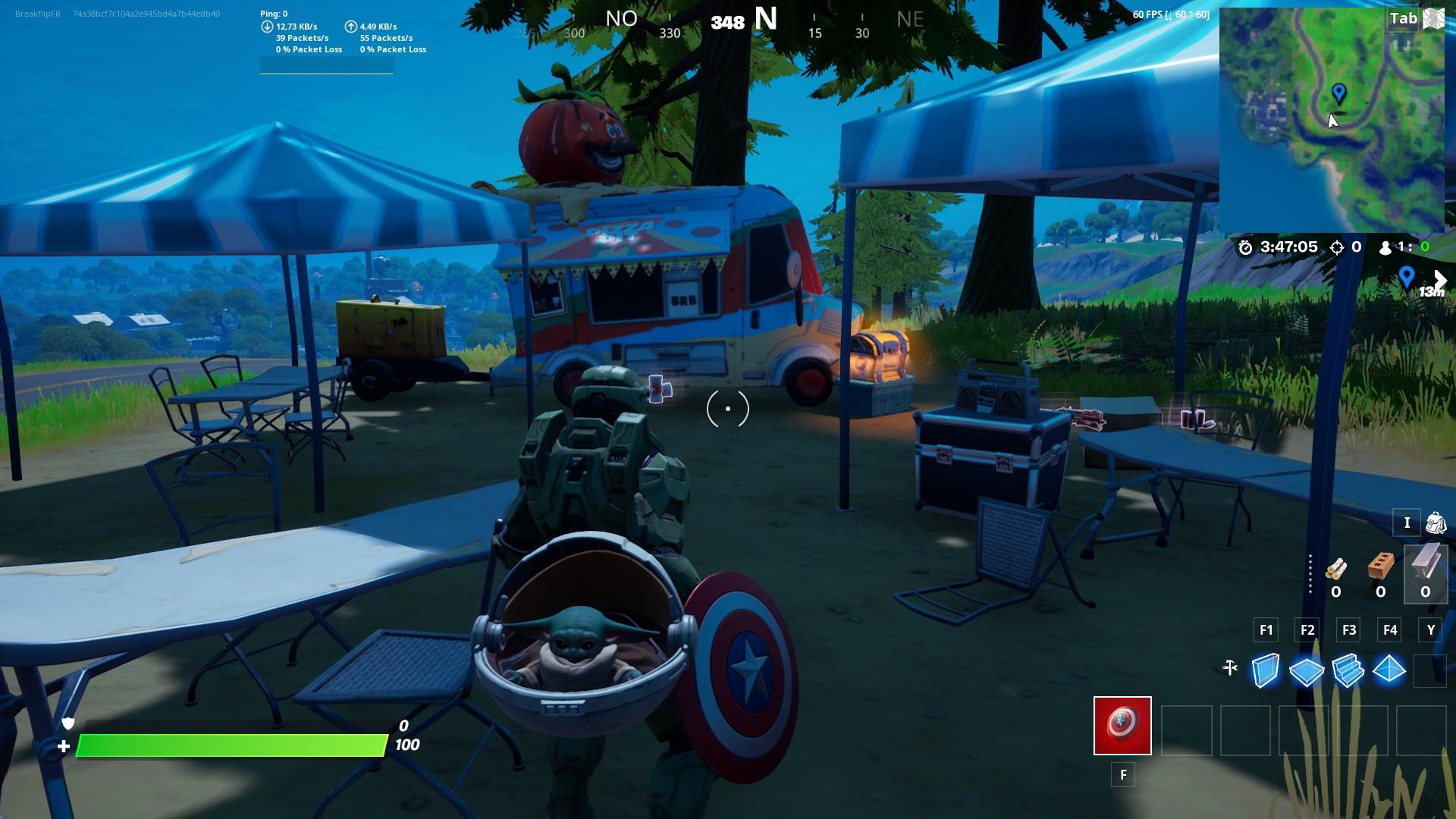This screenshot has width=1456, height=819.
Task: Click the F key label under the shield slot
Action: click(x=1122, y=775)
